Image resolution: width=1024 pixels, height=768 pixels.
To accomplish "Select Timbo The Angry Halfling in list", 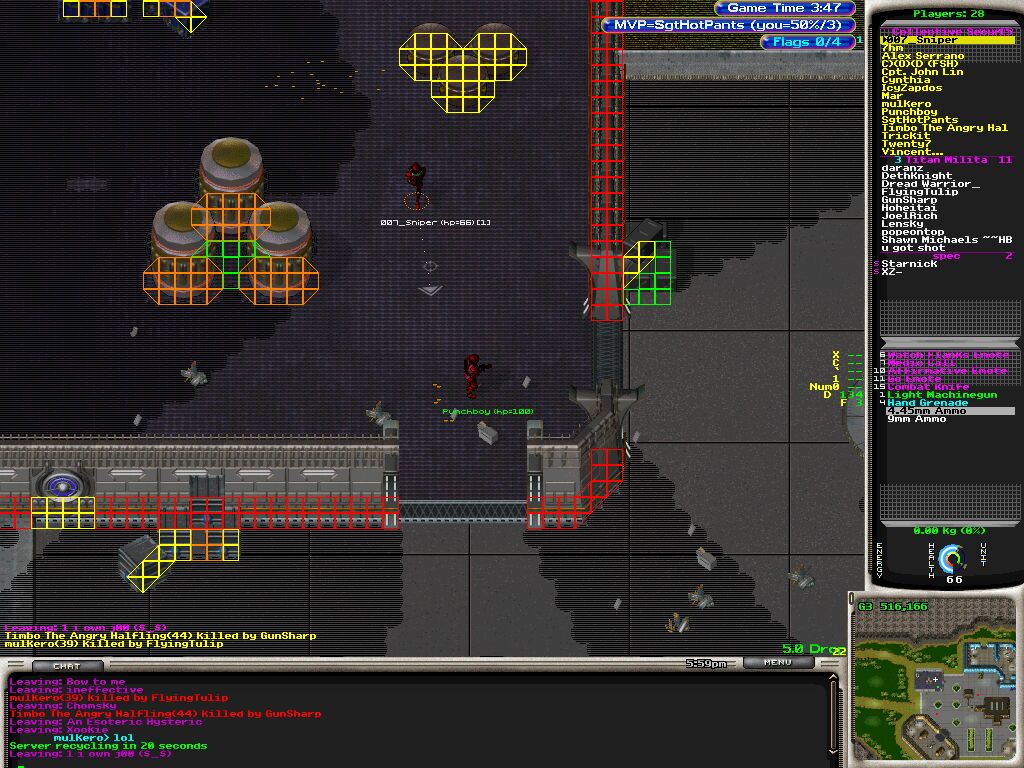I will click(x=944, y=128).
